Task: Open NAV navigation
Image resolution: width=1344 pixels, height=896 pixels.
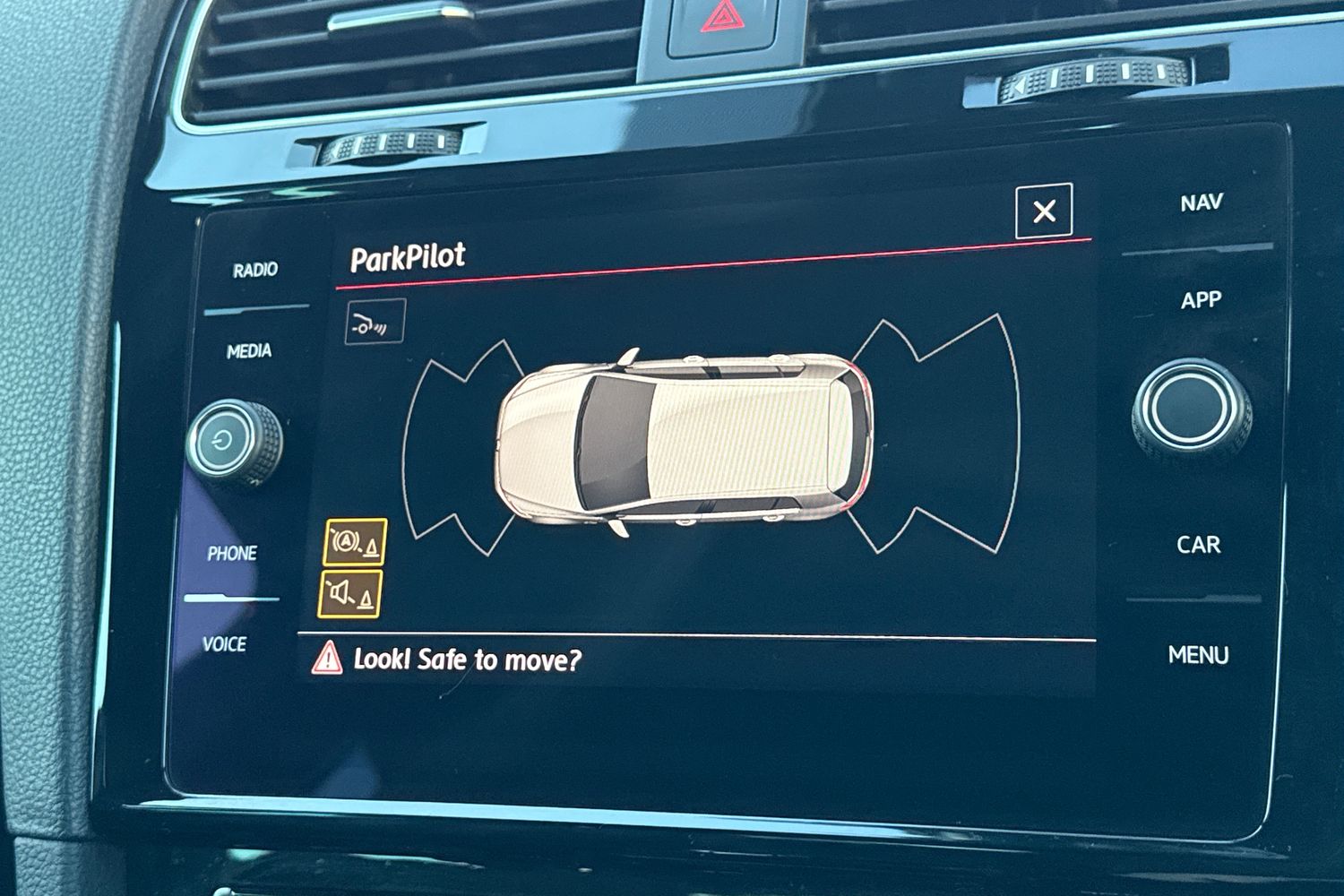Action: [1201, 203]
